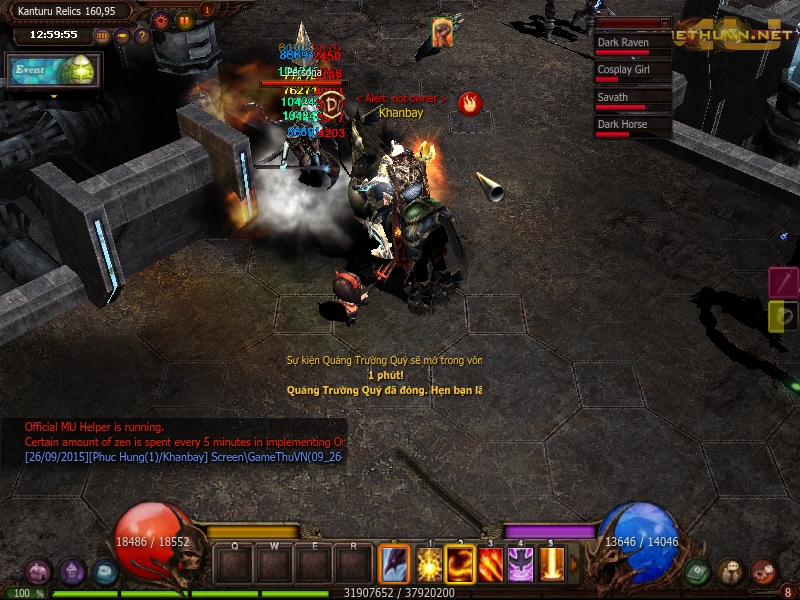Pick Dark Horse in the party list
This screenshot has width=800, height=600.
coord(632,127)
